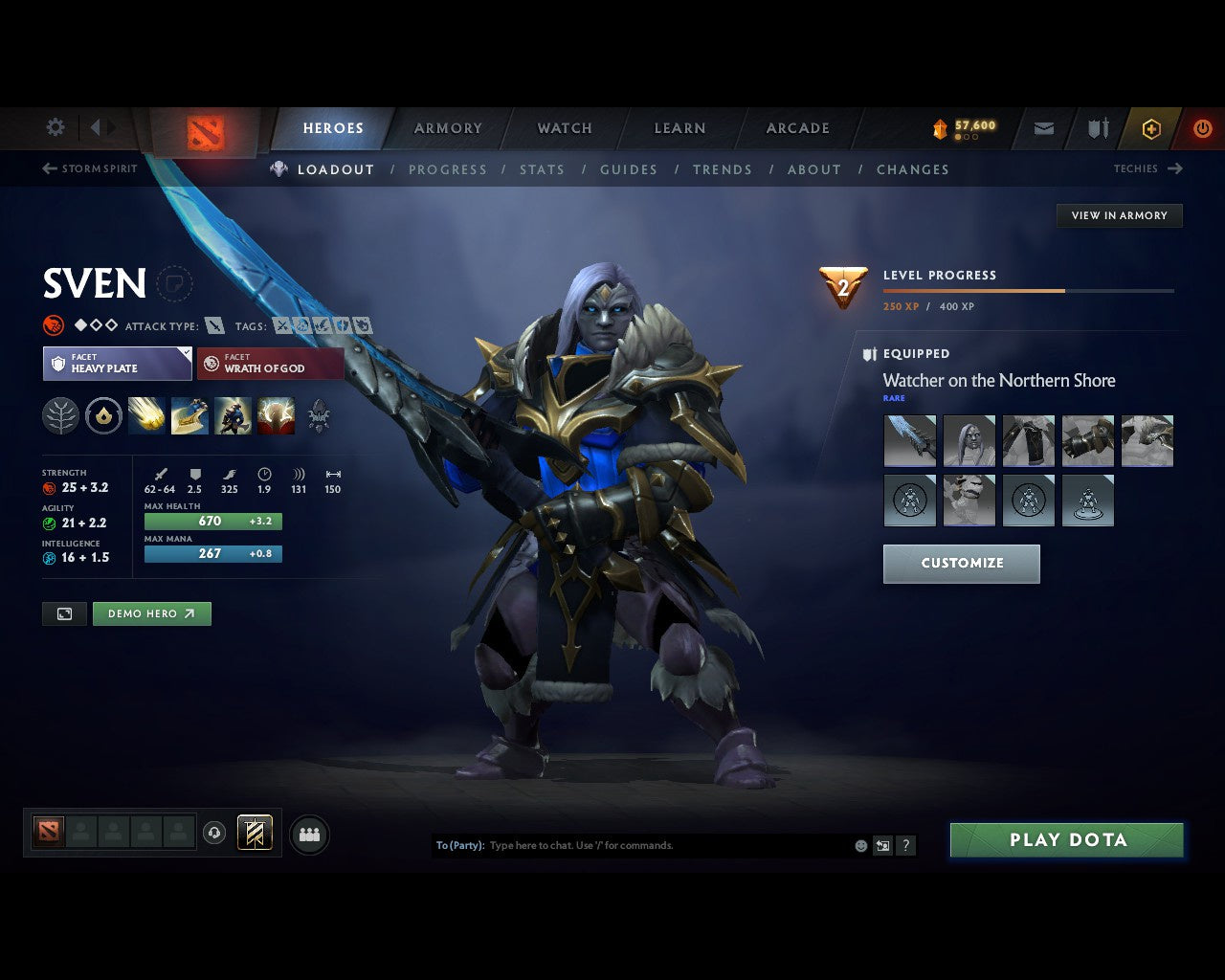Click the Demo Hero button

click(151, 613)
